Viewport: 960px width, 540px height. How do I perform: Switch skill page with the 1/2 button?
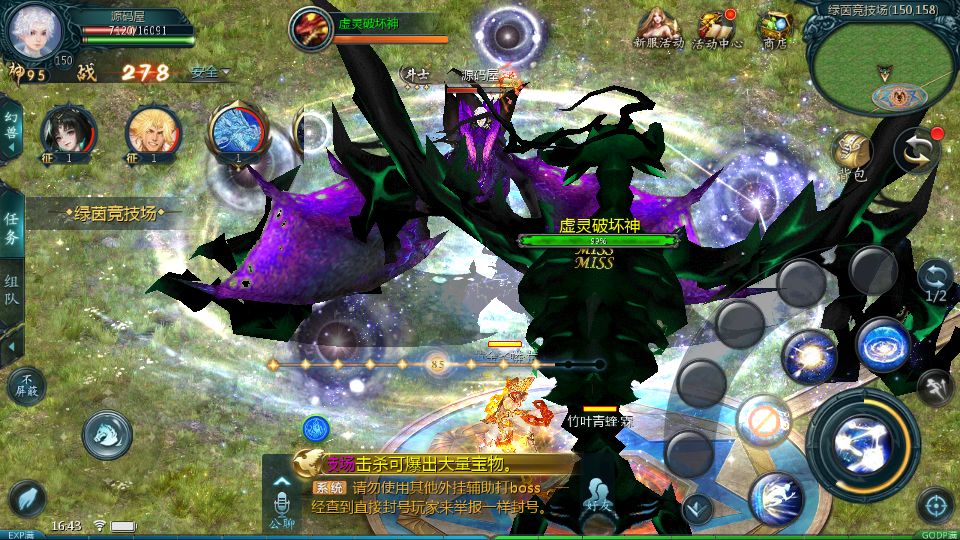[x=935, y=281]
